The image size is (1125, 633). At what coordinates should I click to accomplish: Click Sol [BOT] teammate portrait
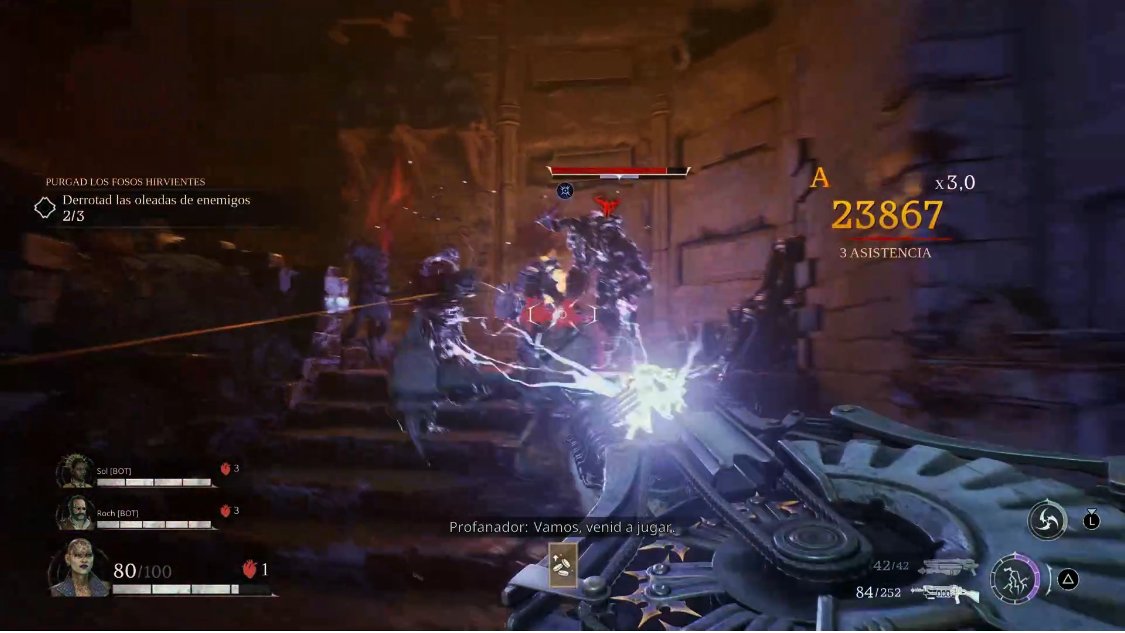(x=74, y=471)
